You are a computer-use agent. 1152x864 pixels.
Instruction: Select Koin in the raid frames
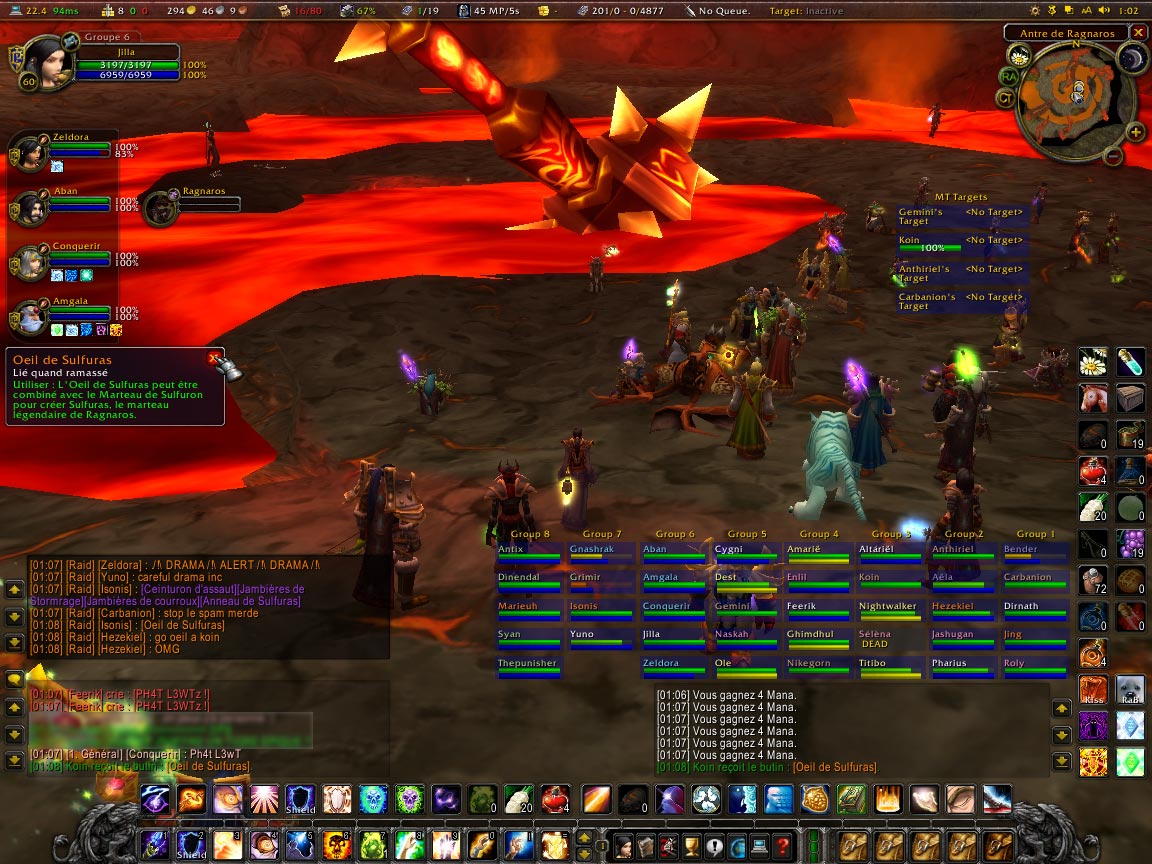tap(887, 580)
